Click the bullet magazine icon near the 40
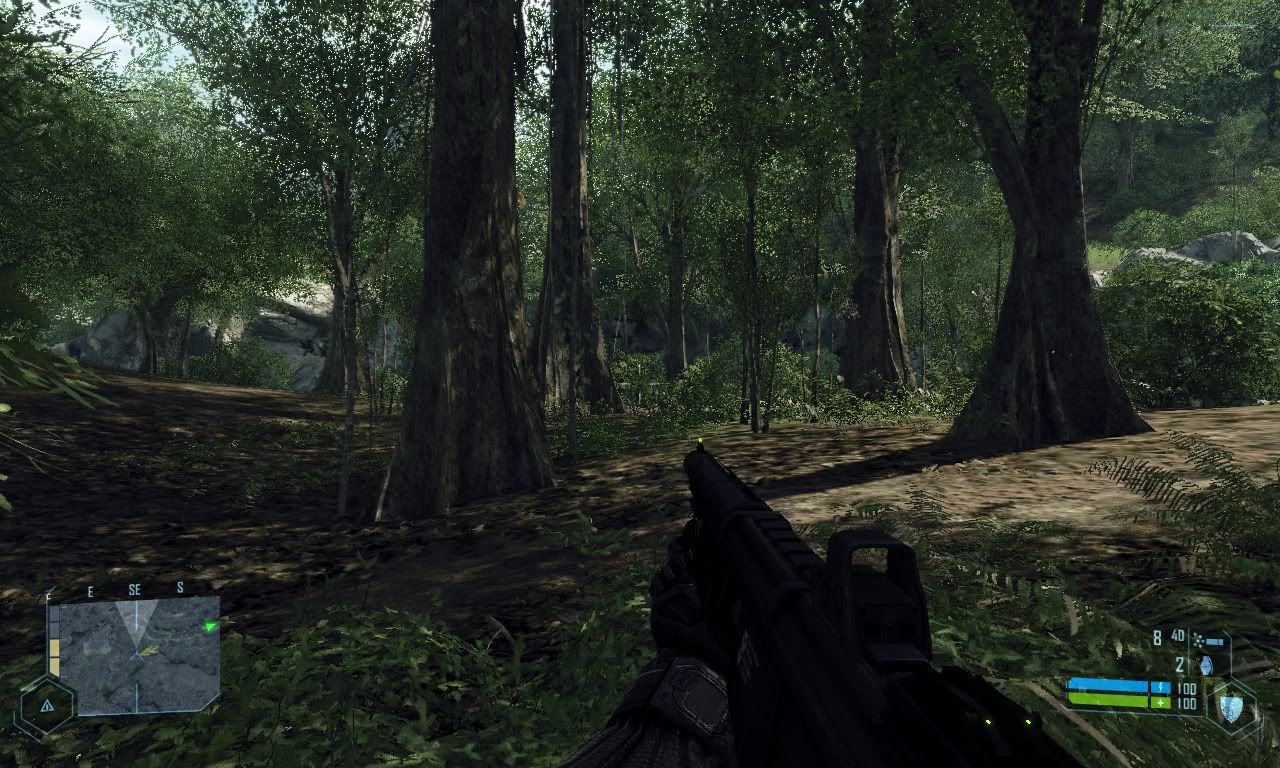1280x768 pixels. (x=1215, y=641)
